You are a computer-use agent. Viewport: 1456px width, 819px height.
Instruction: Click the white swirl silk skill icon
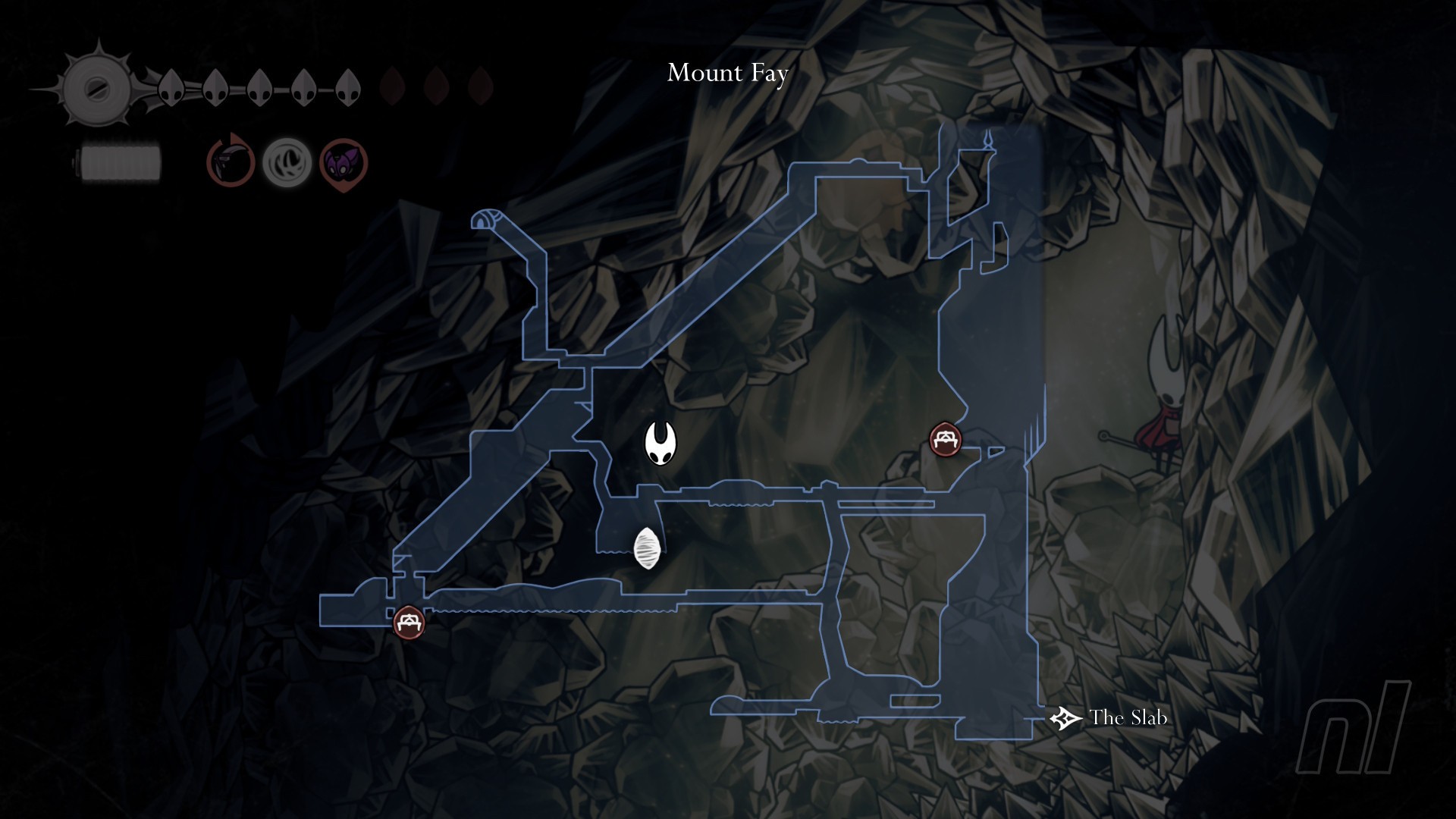(287, 162)
